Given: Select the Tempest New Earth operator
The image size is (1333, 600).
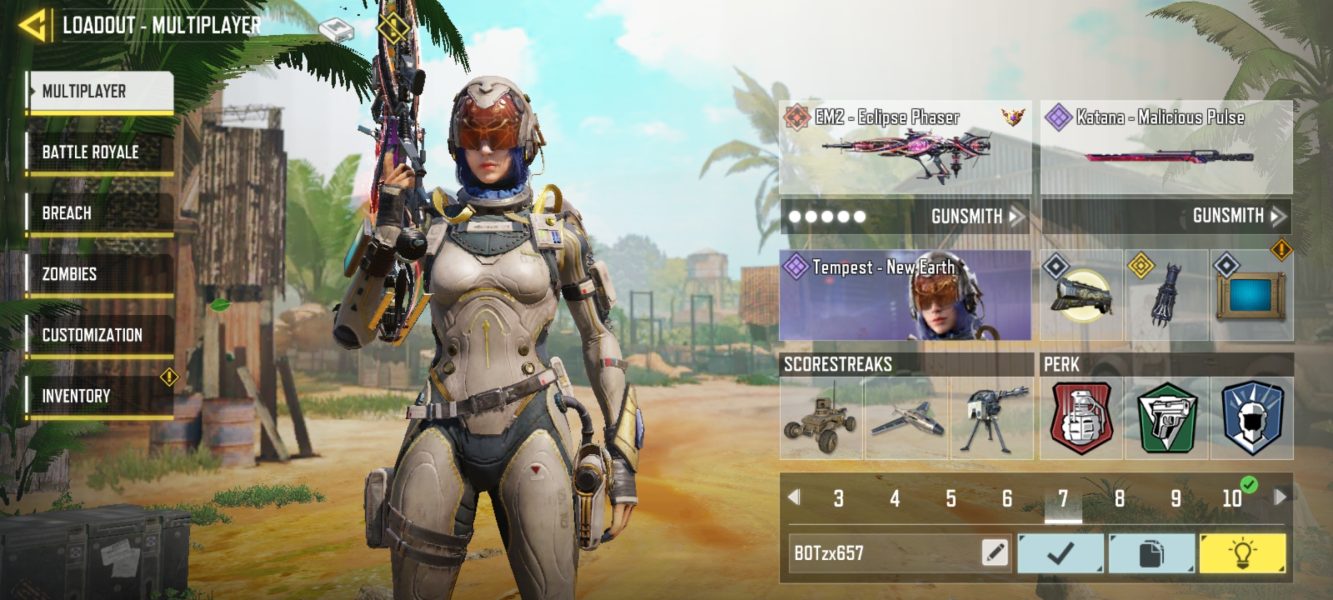Looking at the screenshot, I should click(x=905, y=295).
